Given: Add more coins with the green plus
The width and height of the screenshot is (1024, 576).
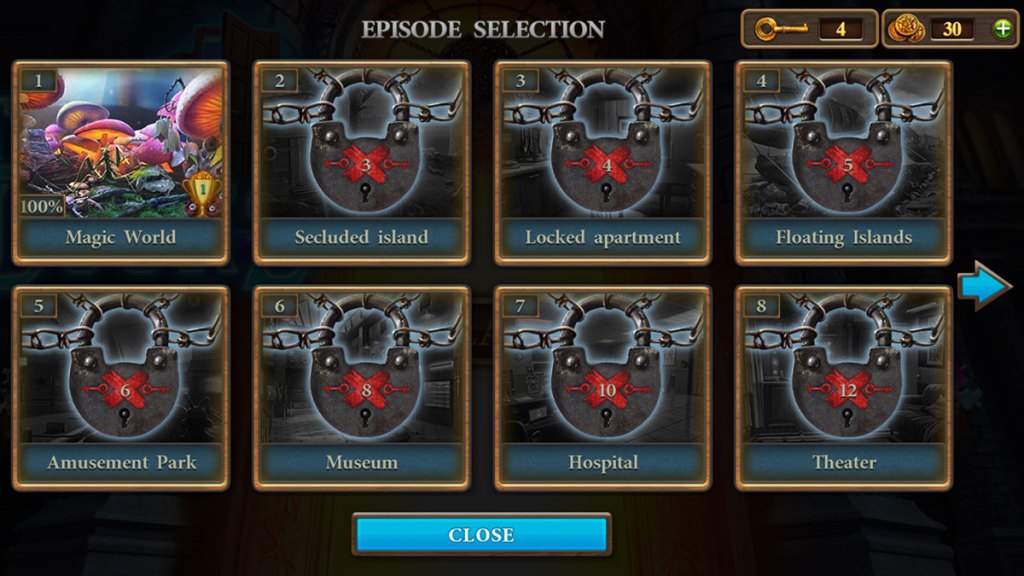Looking at the screenshot, I should click(x=1002, y=29).
